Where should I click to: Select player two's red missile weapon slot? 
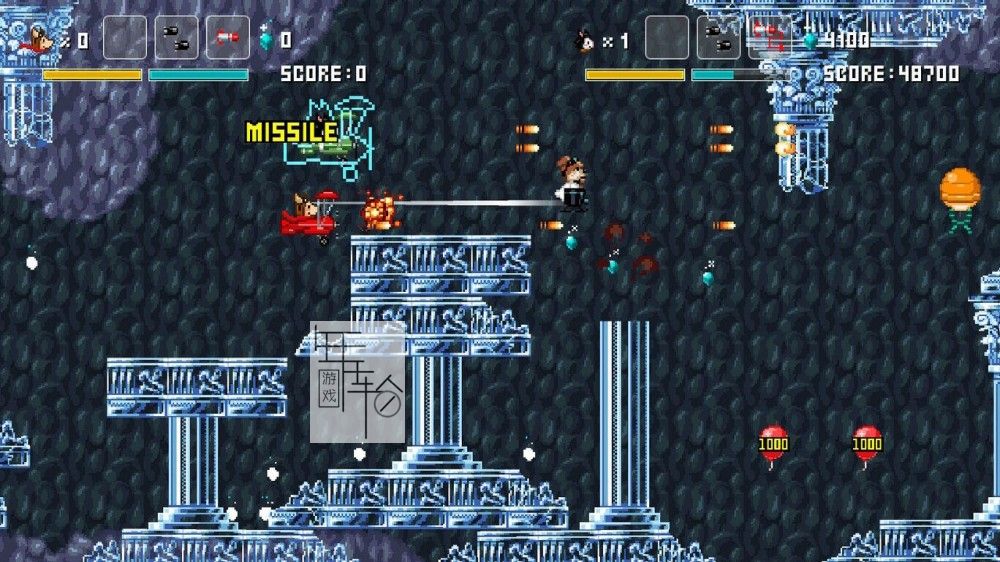(x=769, y=38)
